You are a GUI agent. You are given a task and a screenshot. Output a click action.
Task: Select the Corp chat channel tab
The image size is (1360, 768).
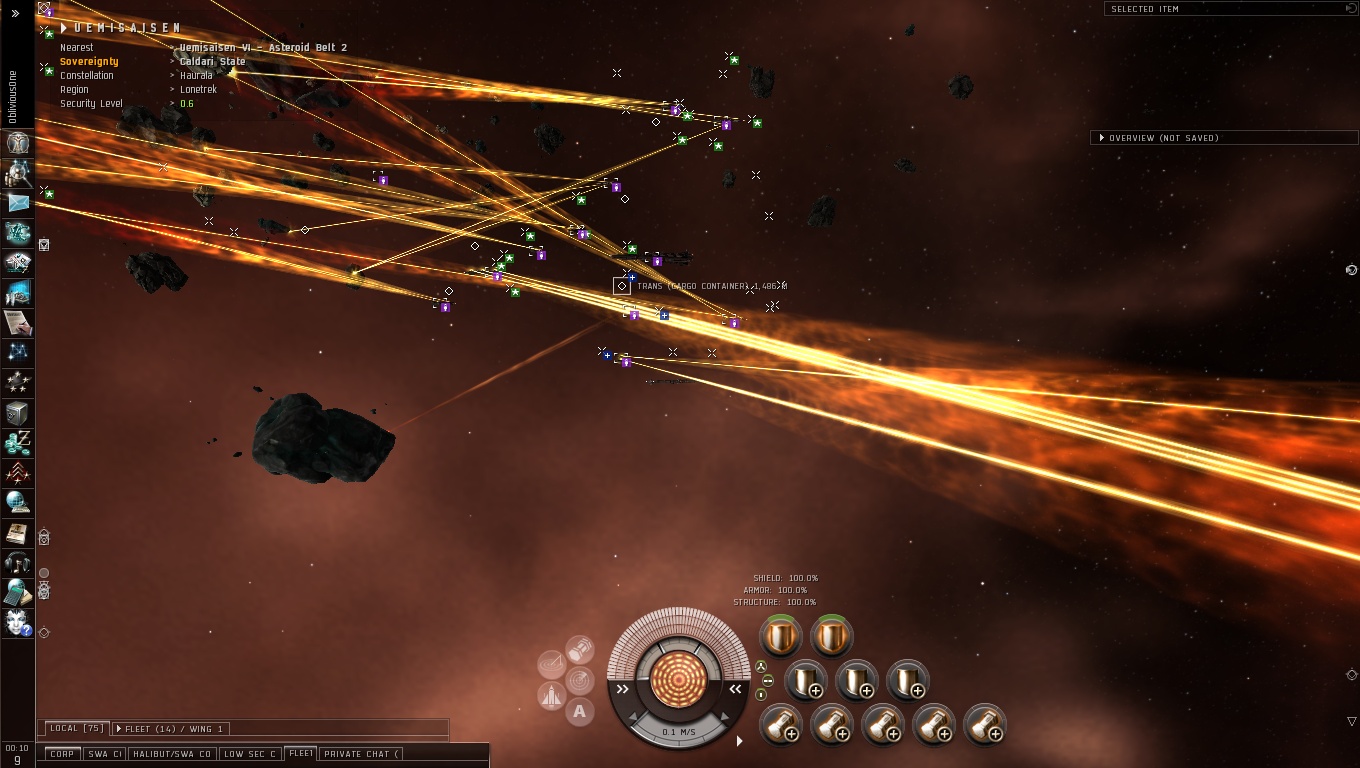click(62, 754)
